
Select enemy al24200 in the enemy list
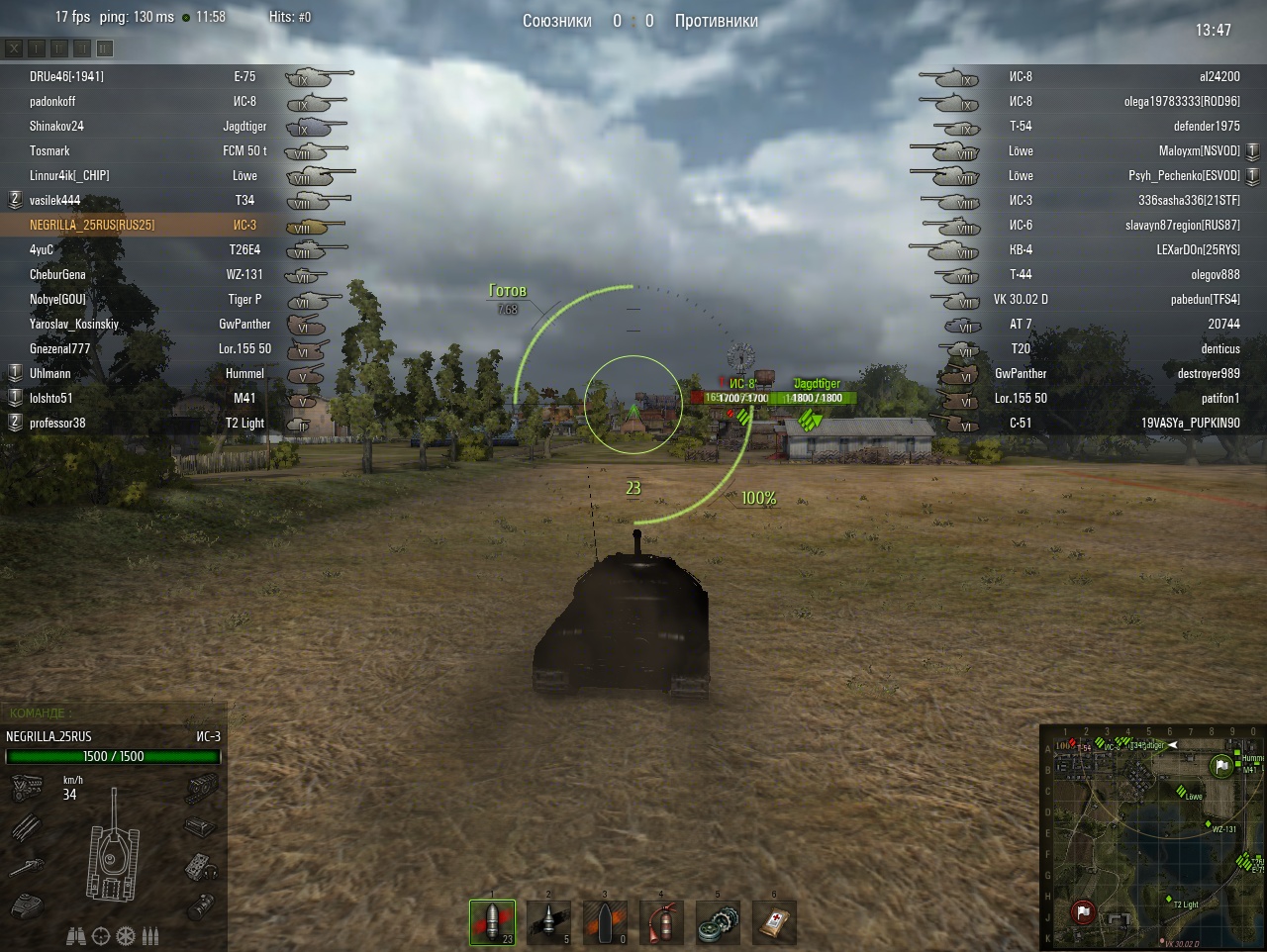tap(1218, 76)
